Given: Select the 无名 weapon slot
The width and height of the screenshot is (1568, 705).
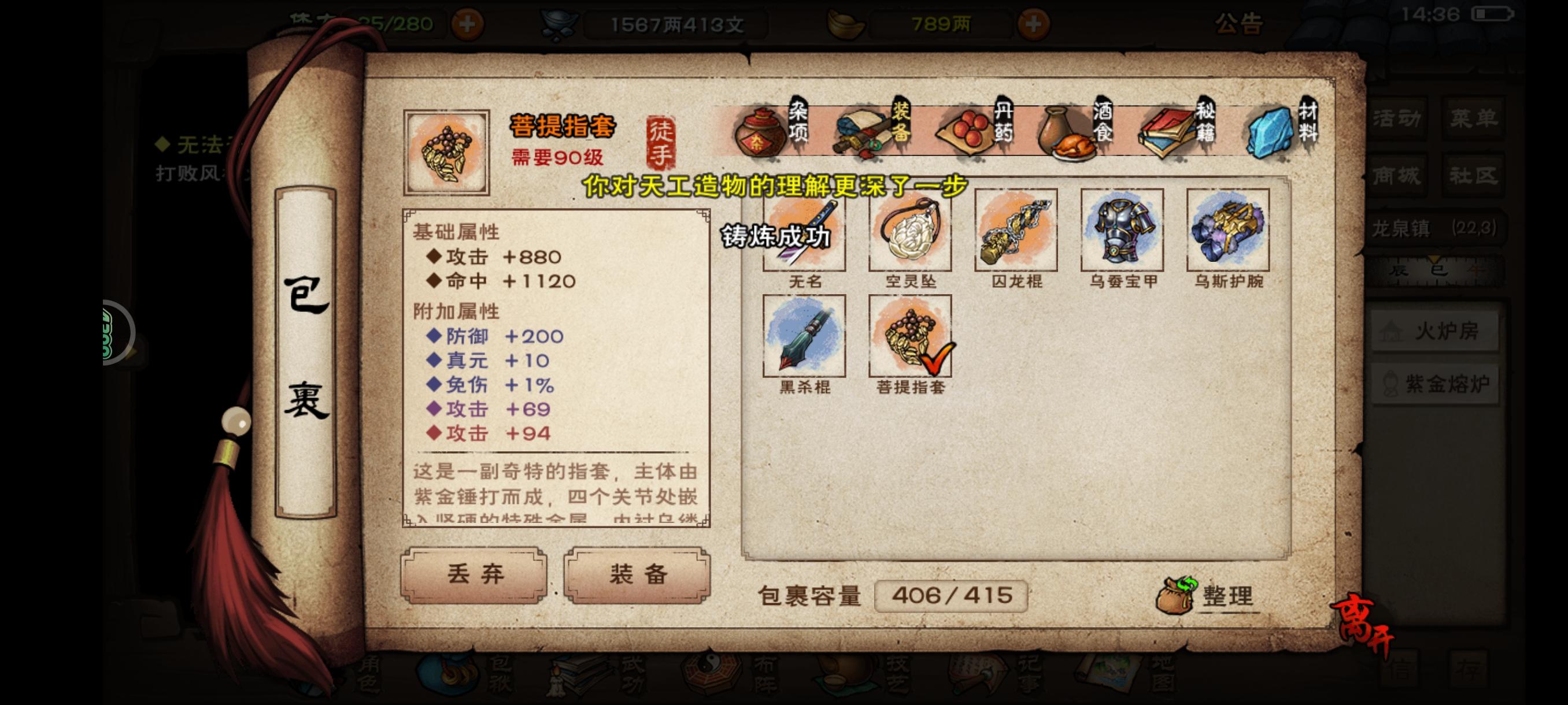Looking at the screenshot, I should coord(805,230).
